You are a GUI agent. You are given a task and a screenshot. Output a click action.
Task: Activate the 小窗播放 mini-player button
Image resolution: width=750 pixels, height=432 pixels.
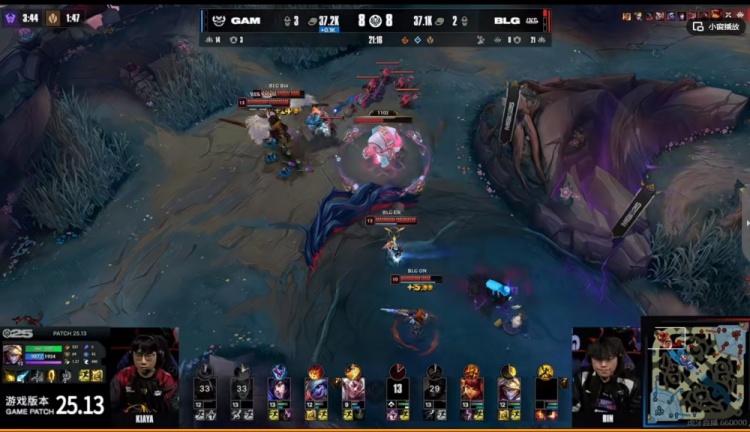717,27
